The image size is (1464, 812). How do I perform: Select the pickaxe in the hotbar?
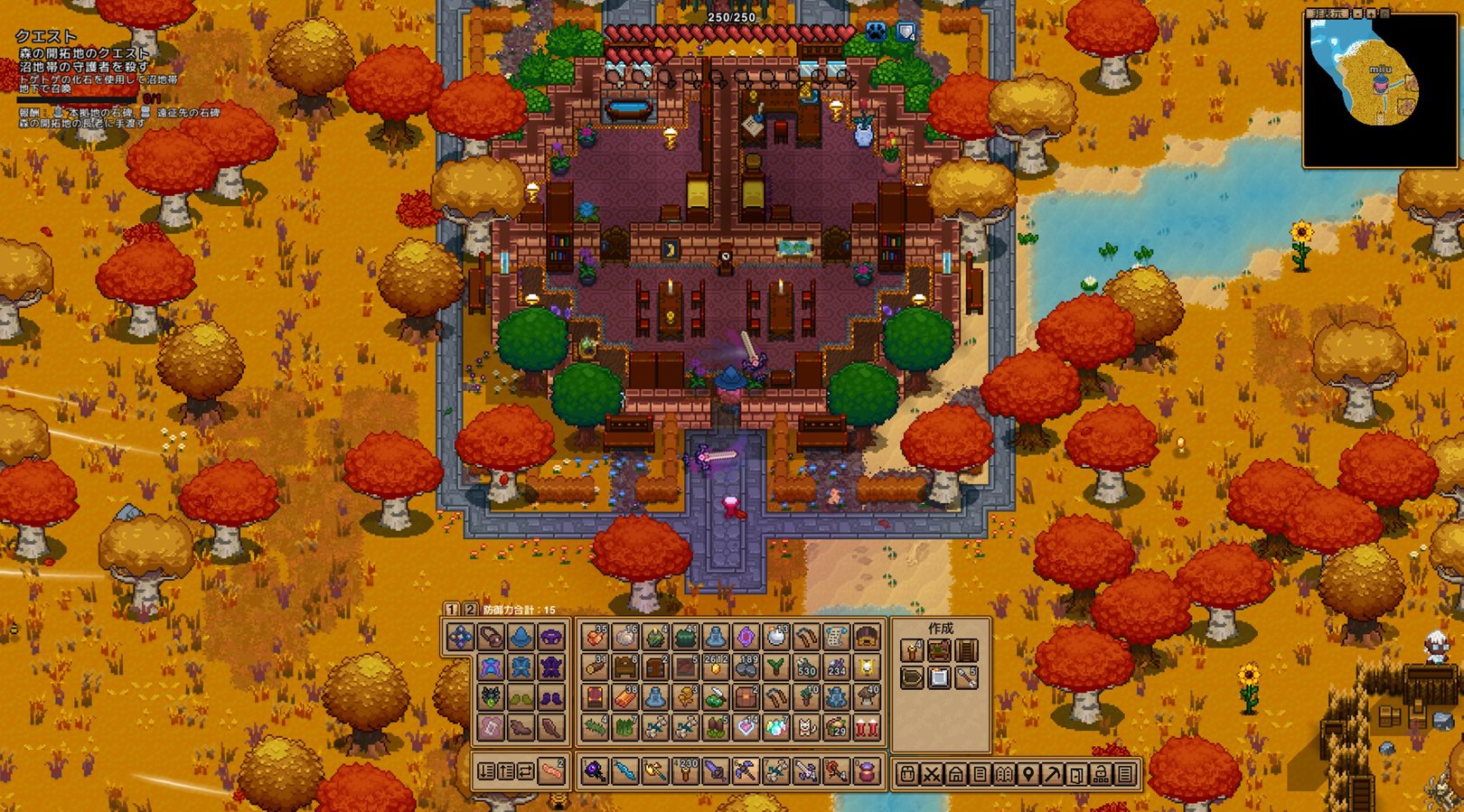click(x=746, y=772)
